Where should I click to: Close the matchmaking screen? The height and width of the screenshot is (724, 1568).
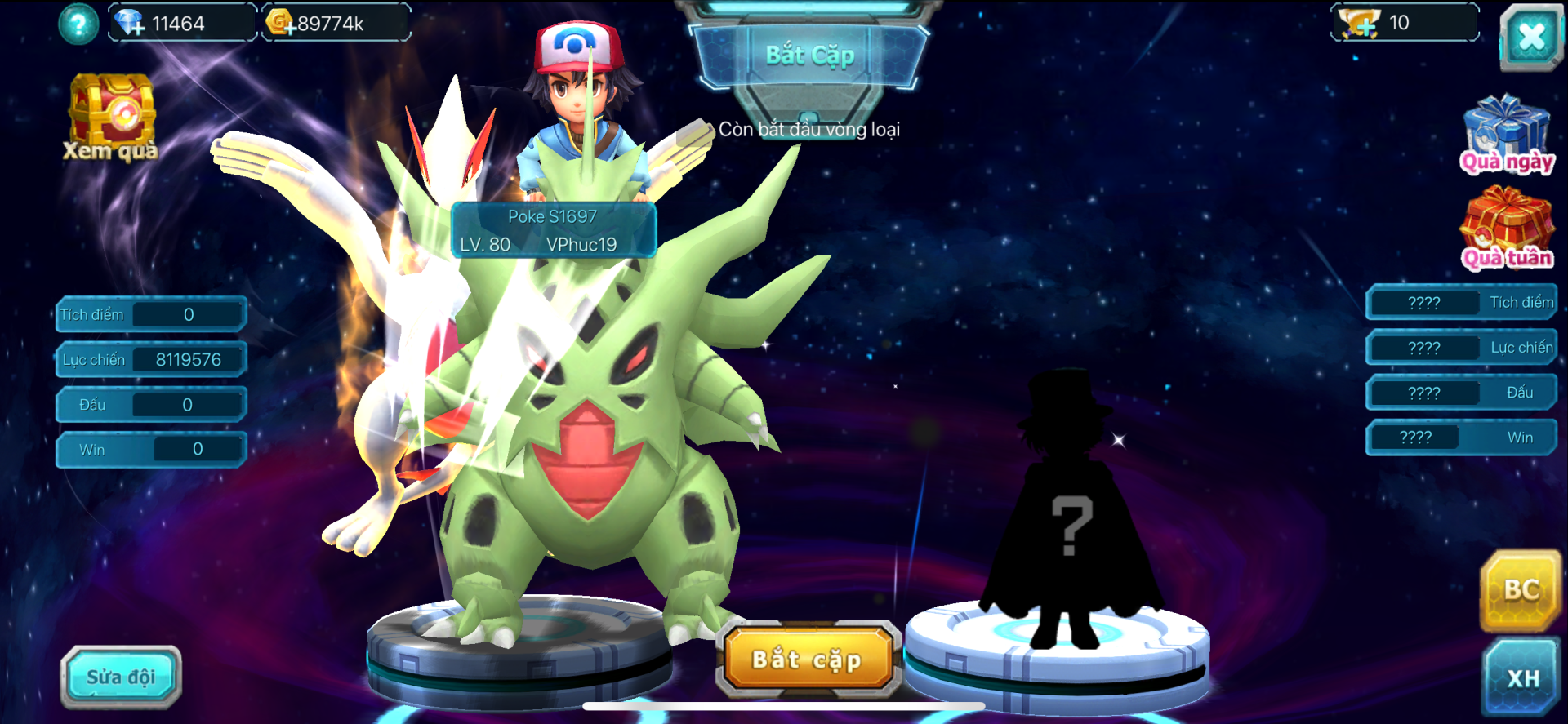pos(1530,37)
